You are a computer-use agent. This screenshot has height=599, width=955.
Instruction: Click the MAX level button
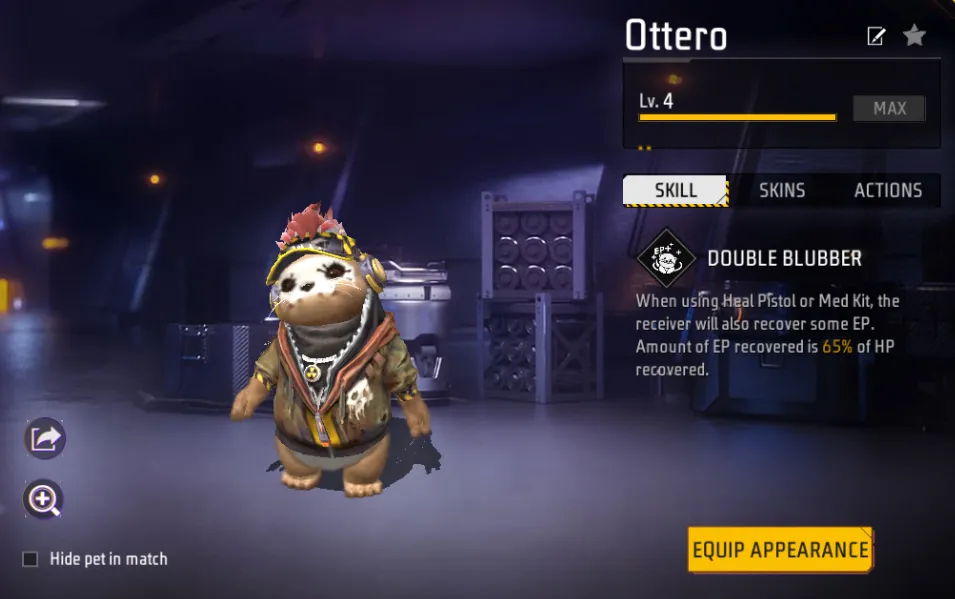(x=888, y=108)
